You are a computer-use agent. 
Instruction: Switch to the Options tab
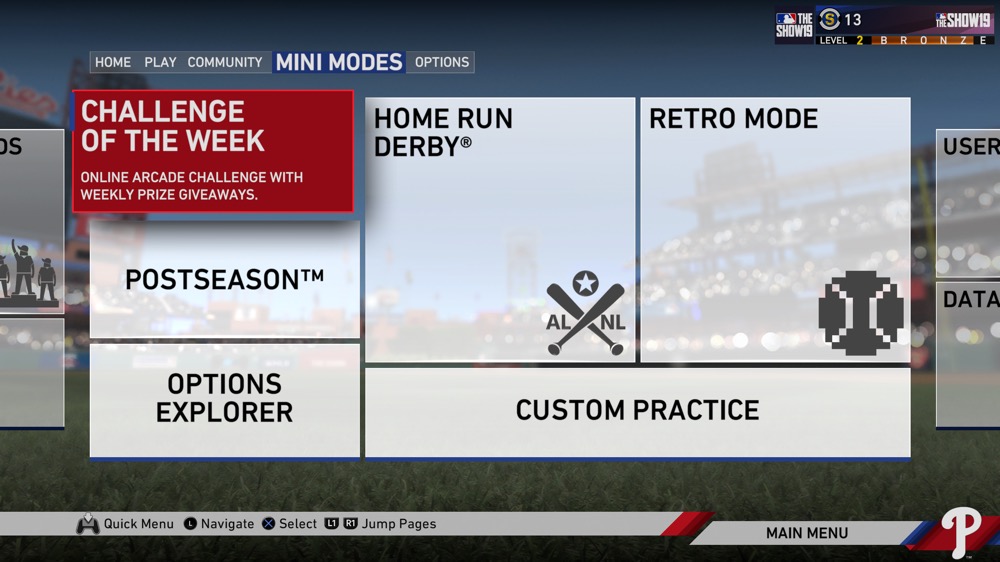(x=442, y=62)
